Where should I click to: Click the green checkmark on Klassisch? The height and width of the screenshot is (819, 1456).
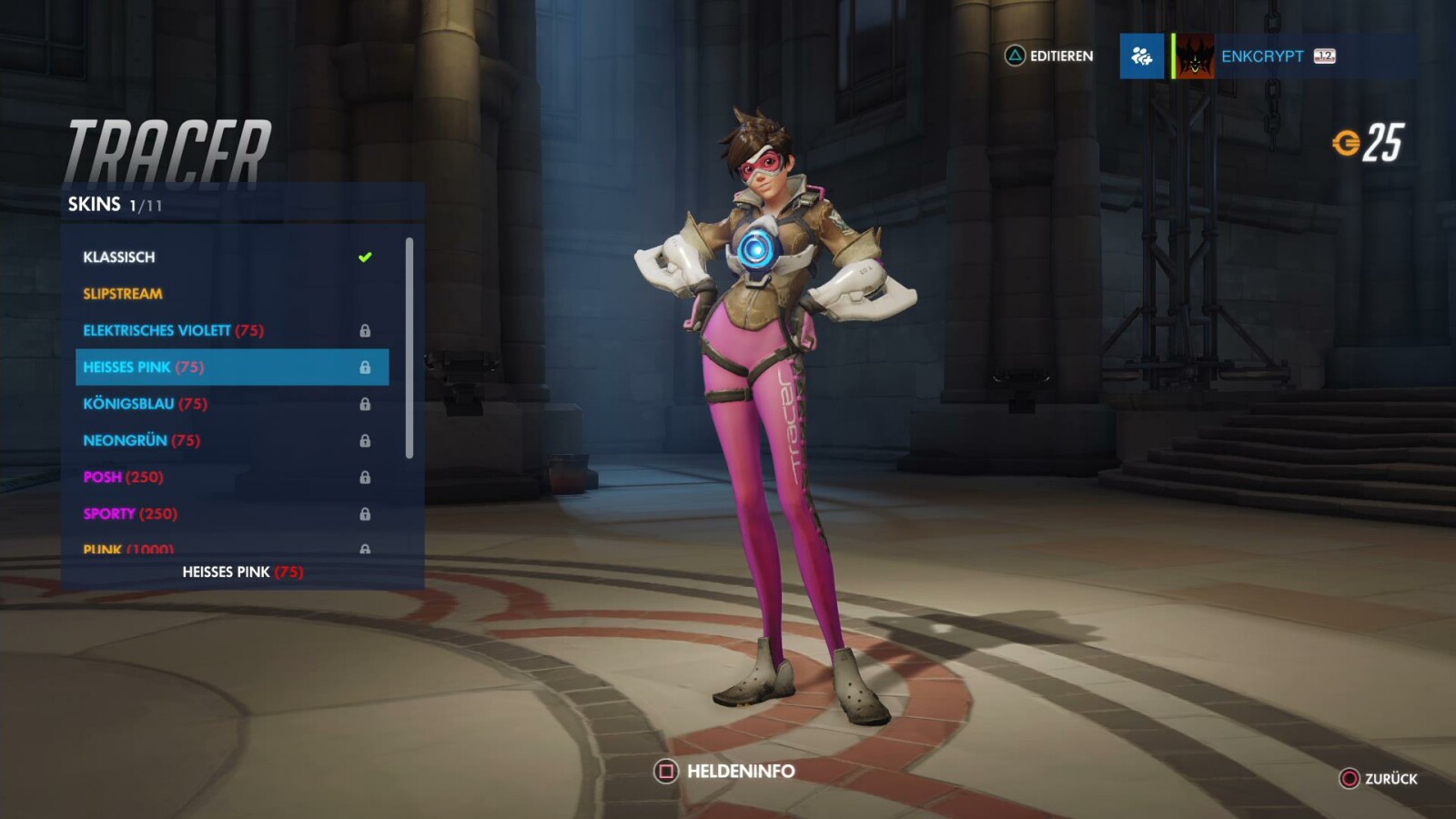pos(364,257)
